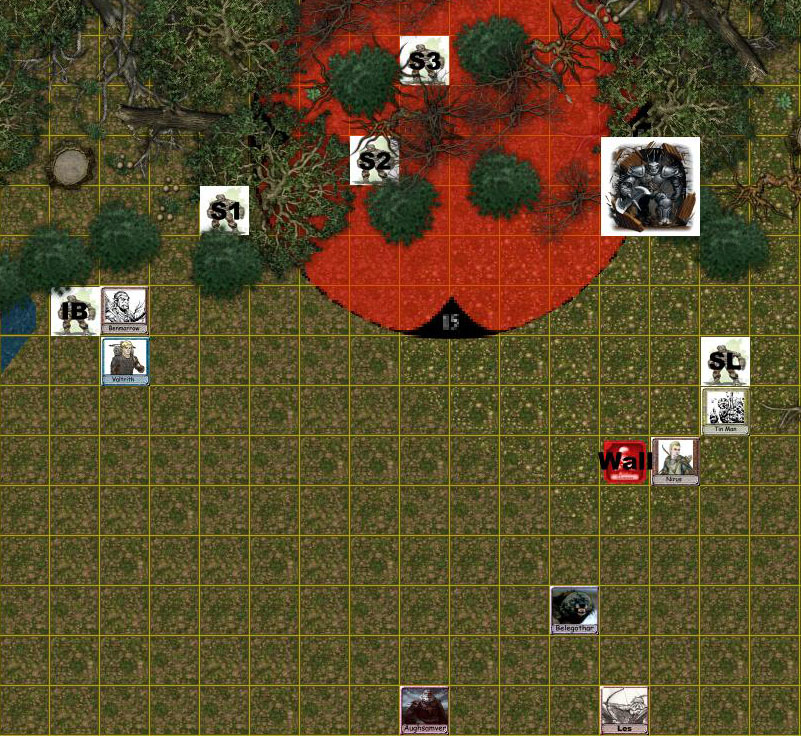801x736 pixels.
Task: Select the Les archer token
Action: (x=624, y=710)
